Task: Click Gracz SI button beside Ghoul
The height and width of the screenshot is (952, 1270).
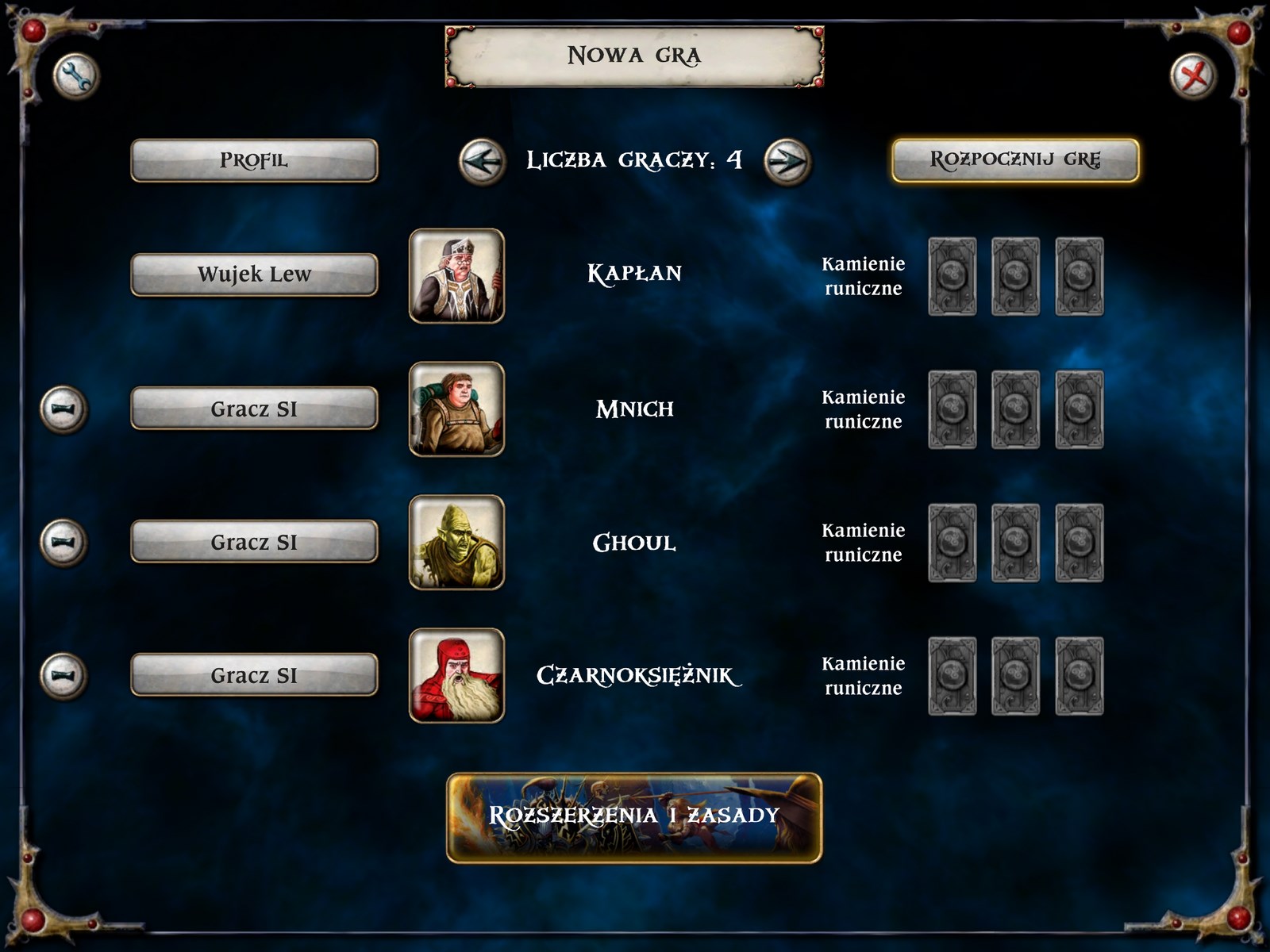Action: point(254,542)
